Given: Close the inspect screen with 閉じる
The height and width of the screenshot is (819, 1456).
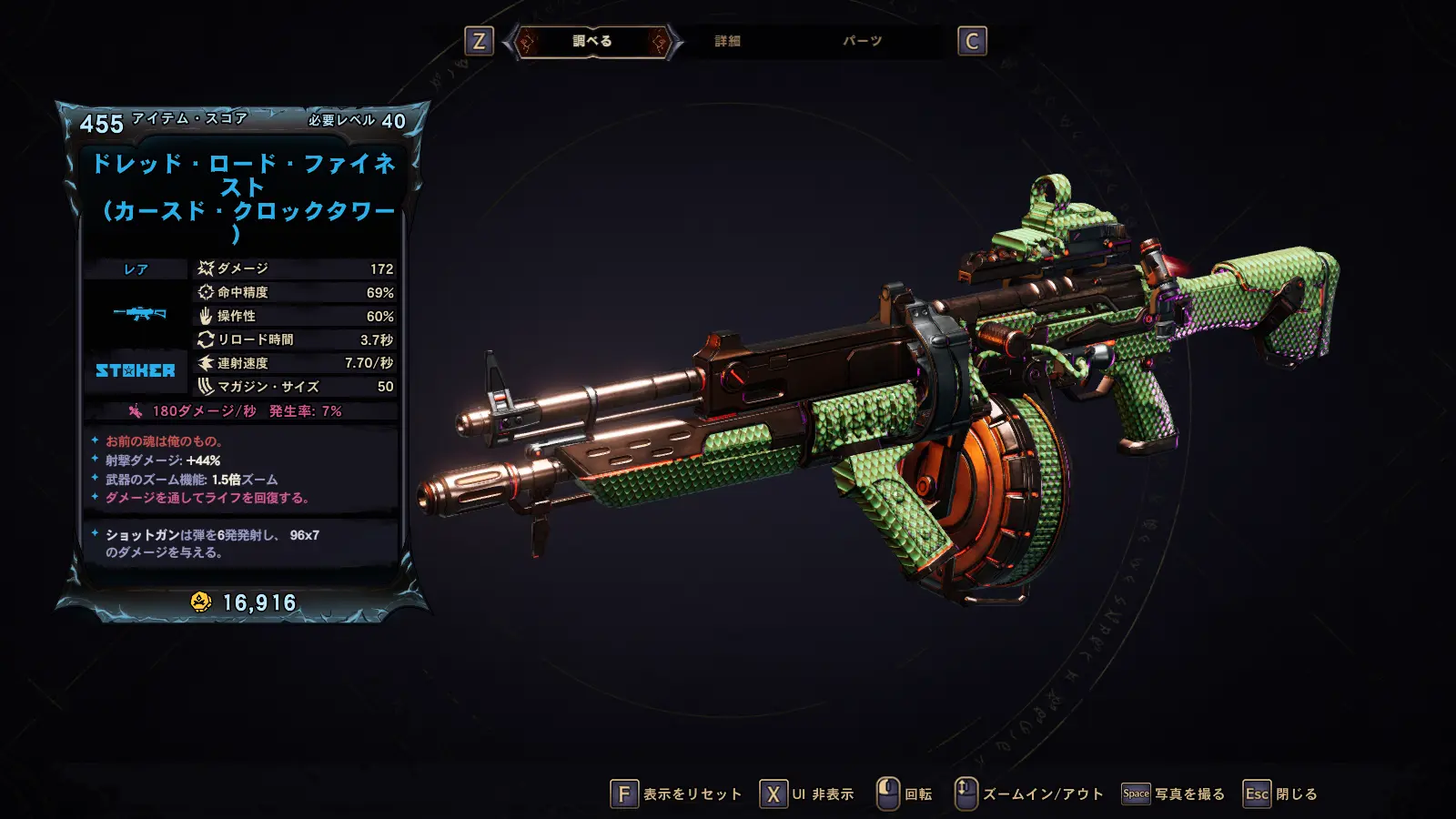Looking at the screenshot, I should pos(1280,794).
